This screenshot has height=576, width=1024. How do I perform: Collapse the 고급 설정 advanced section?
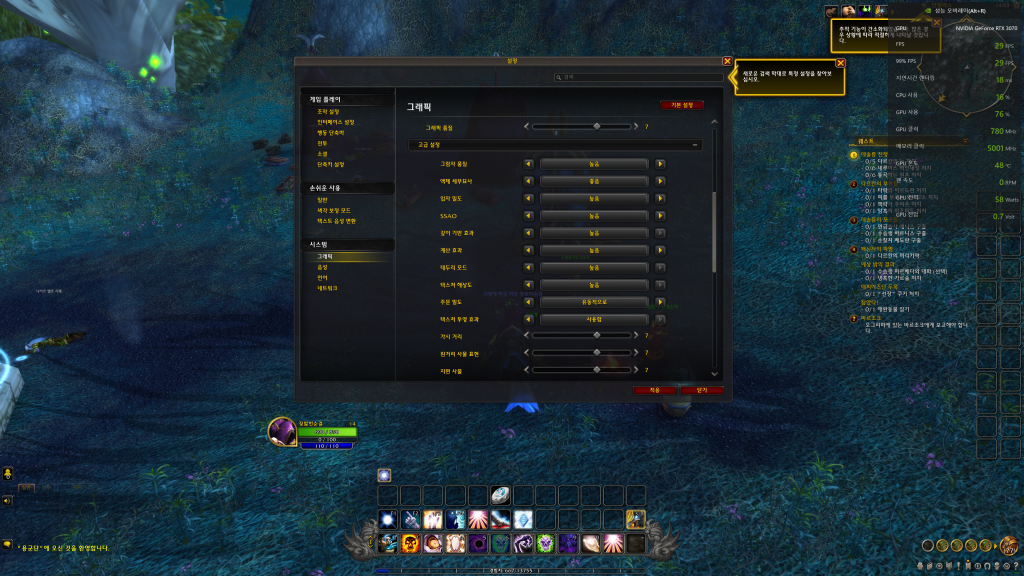coord(695,145)
